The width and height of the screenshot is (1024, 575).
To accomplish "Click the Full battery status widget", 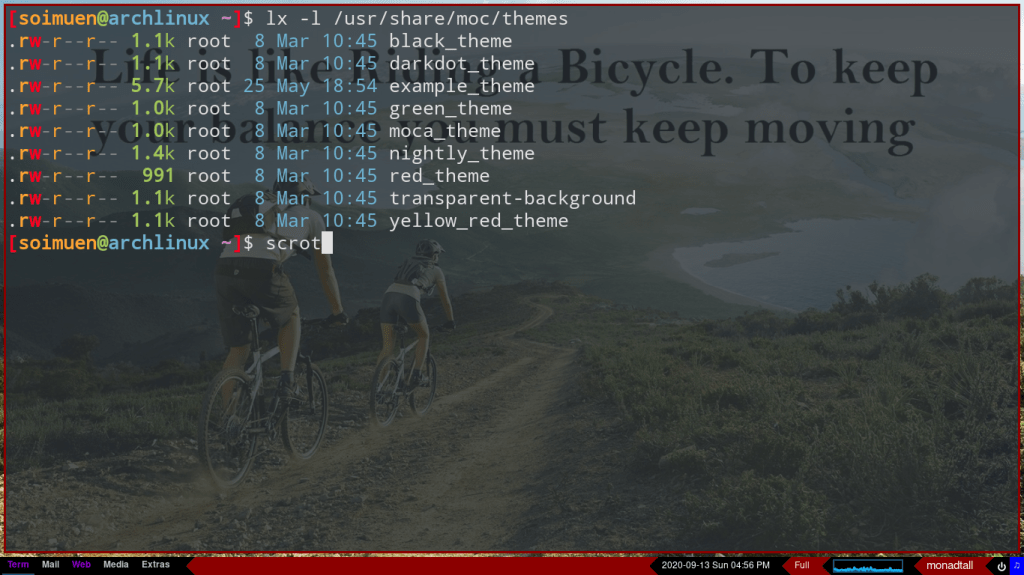I will pos(802,565).
